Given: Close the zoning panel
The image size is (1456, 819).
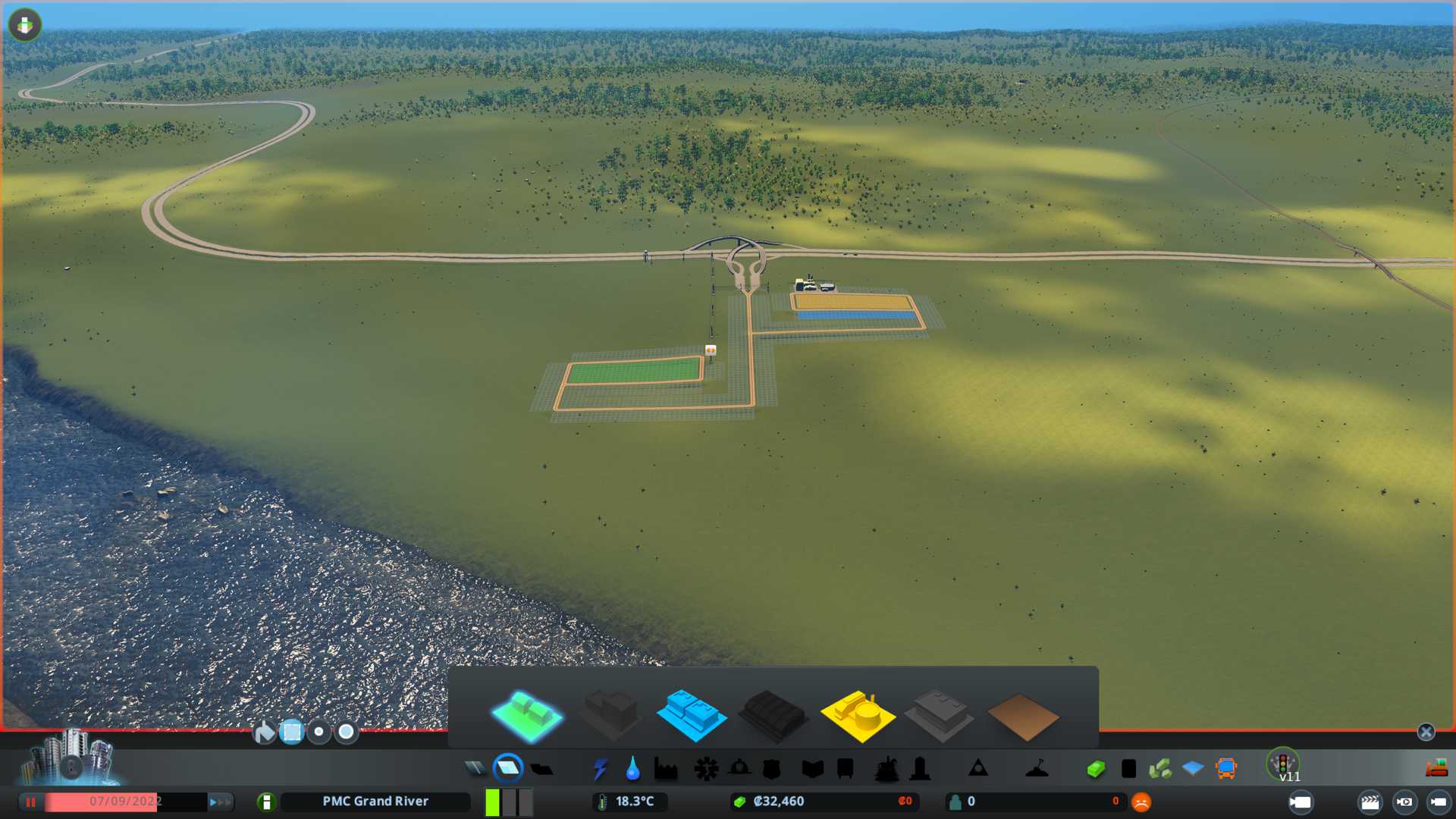Looking at the screenshot, I should point(1426,732).
